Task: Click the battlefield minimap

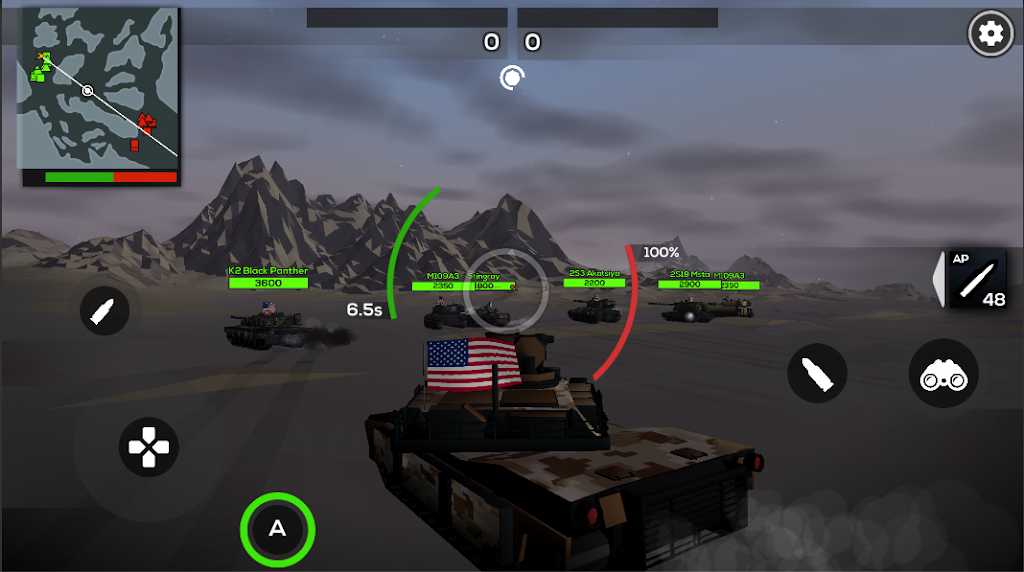Action: point(100,90)
